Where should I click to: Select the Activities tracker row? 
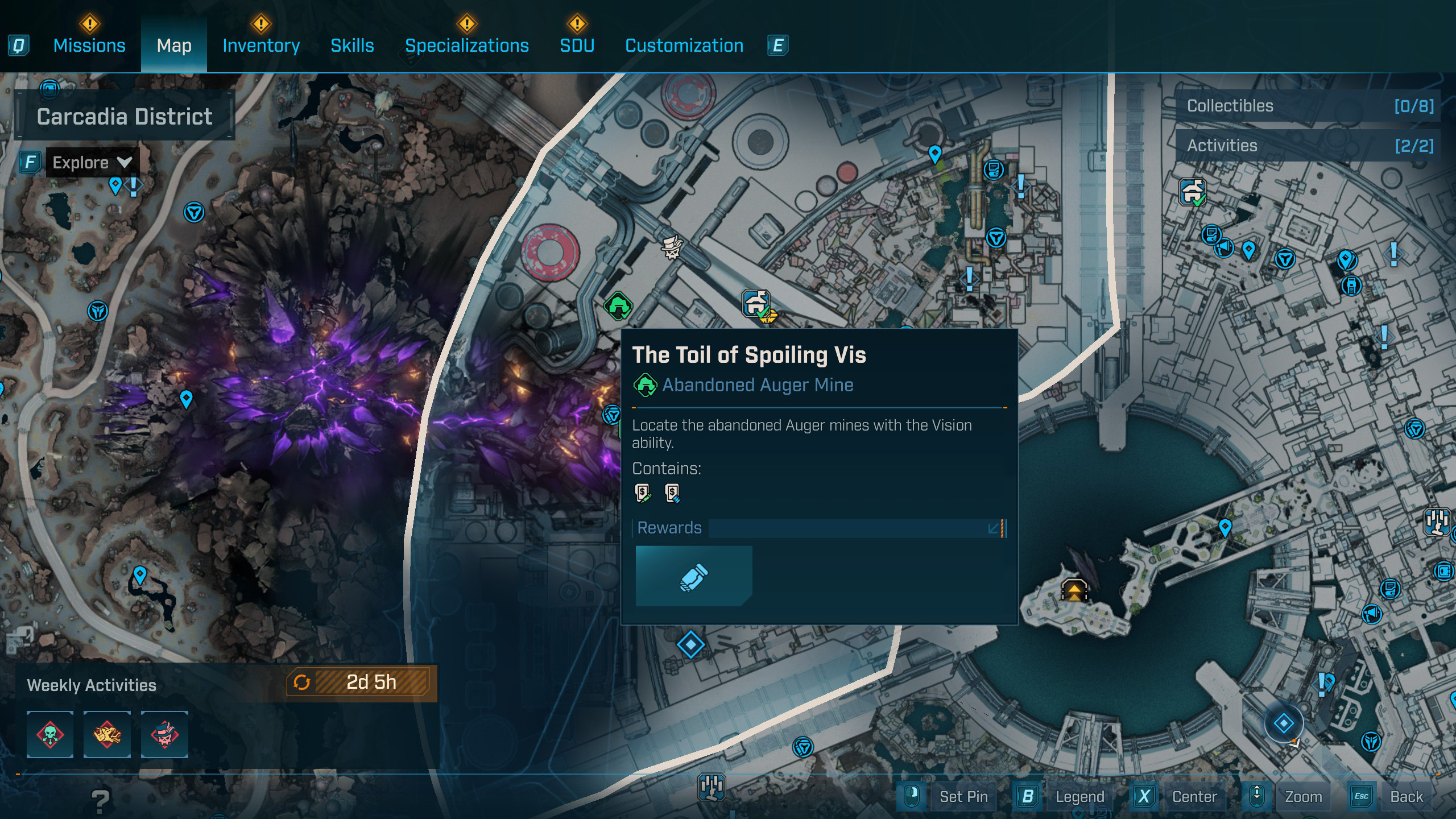click(1308, 146)
